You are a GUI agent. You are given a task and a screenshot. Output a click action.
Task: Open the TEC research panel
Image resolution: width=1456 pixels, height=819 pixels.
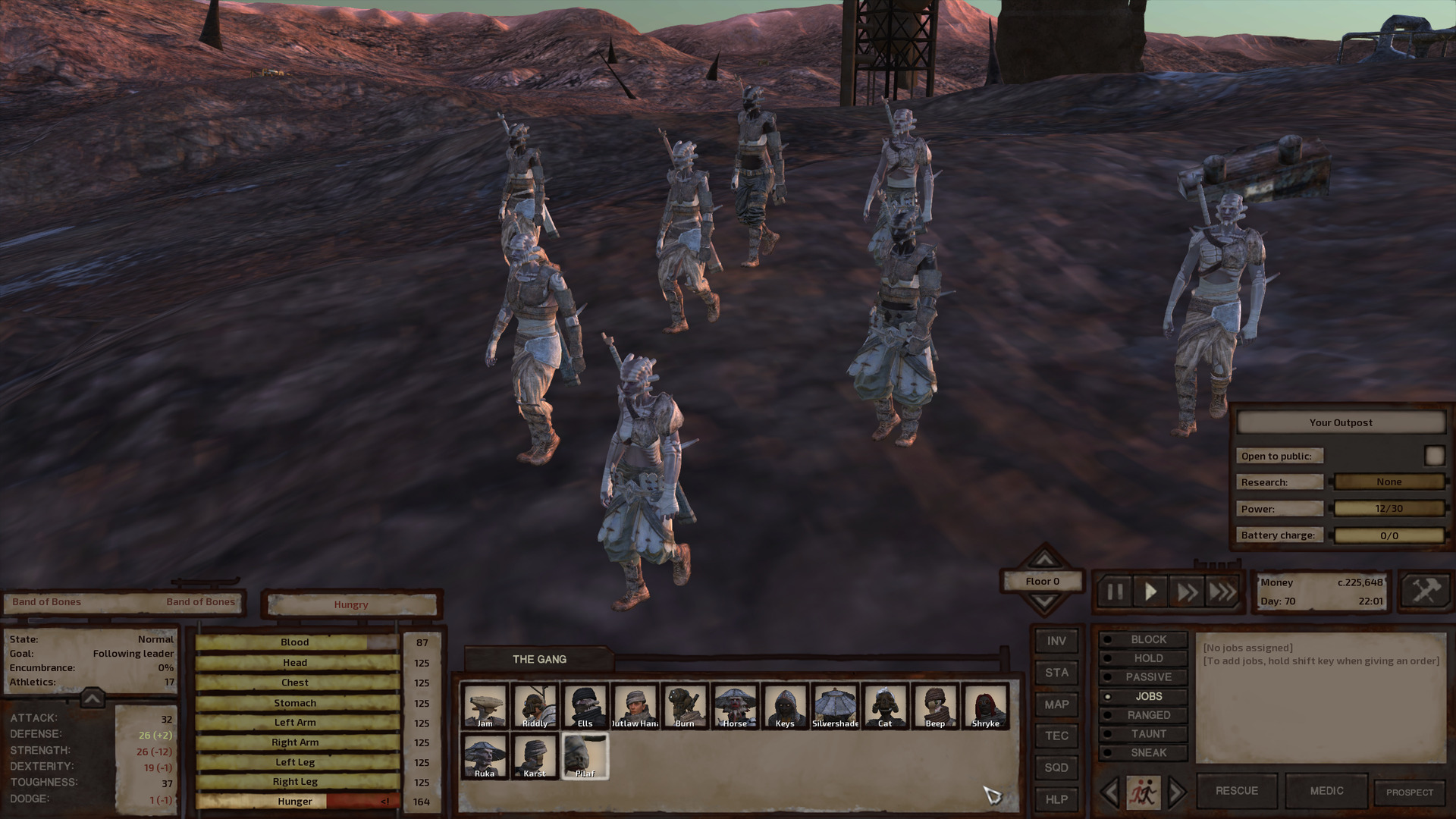(1056, 736)
